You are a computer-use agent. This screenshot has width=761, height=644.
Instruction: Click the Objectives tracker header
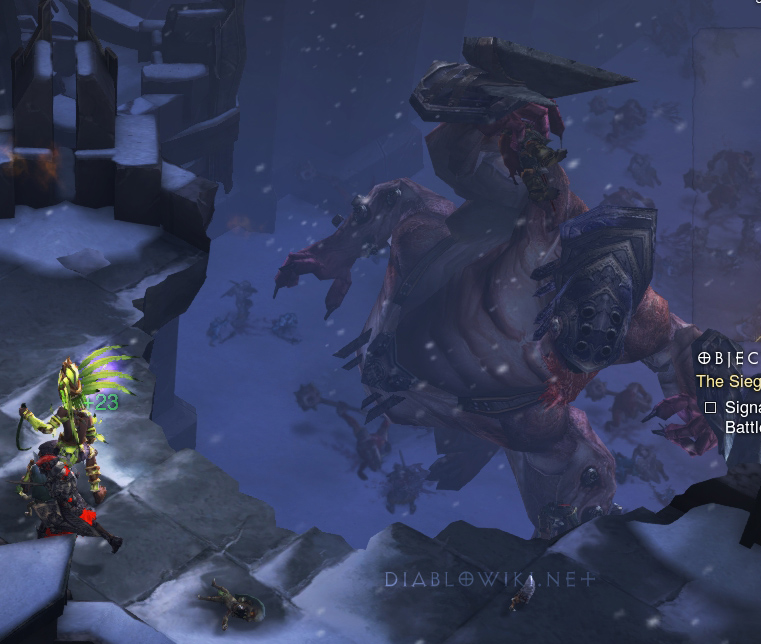coord(729,358)
